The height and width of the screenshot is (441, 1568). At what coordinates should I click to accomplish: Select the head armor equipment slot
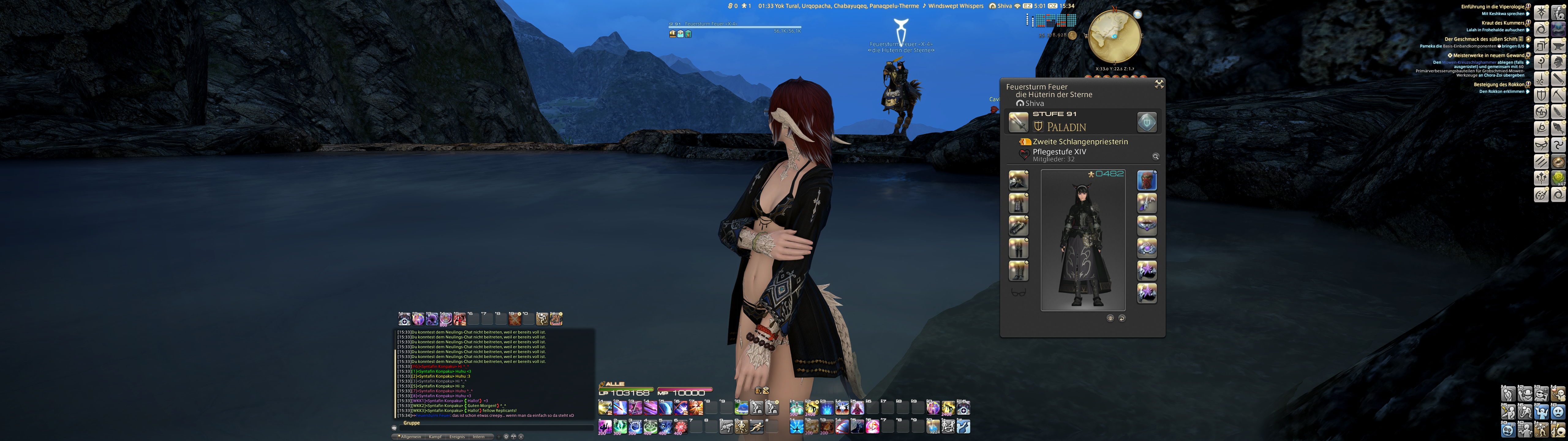1018,181
